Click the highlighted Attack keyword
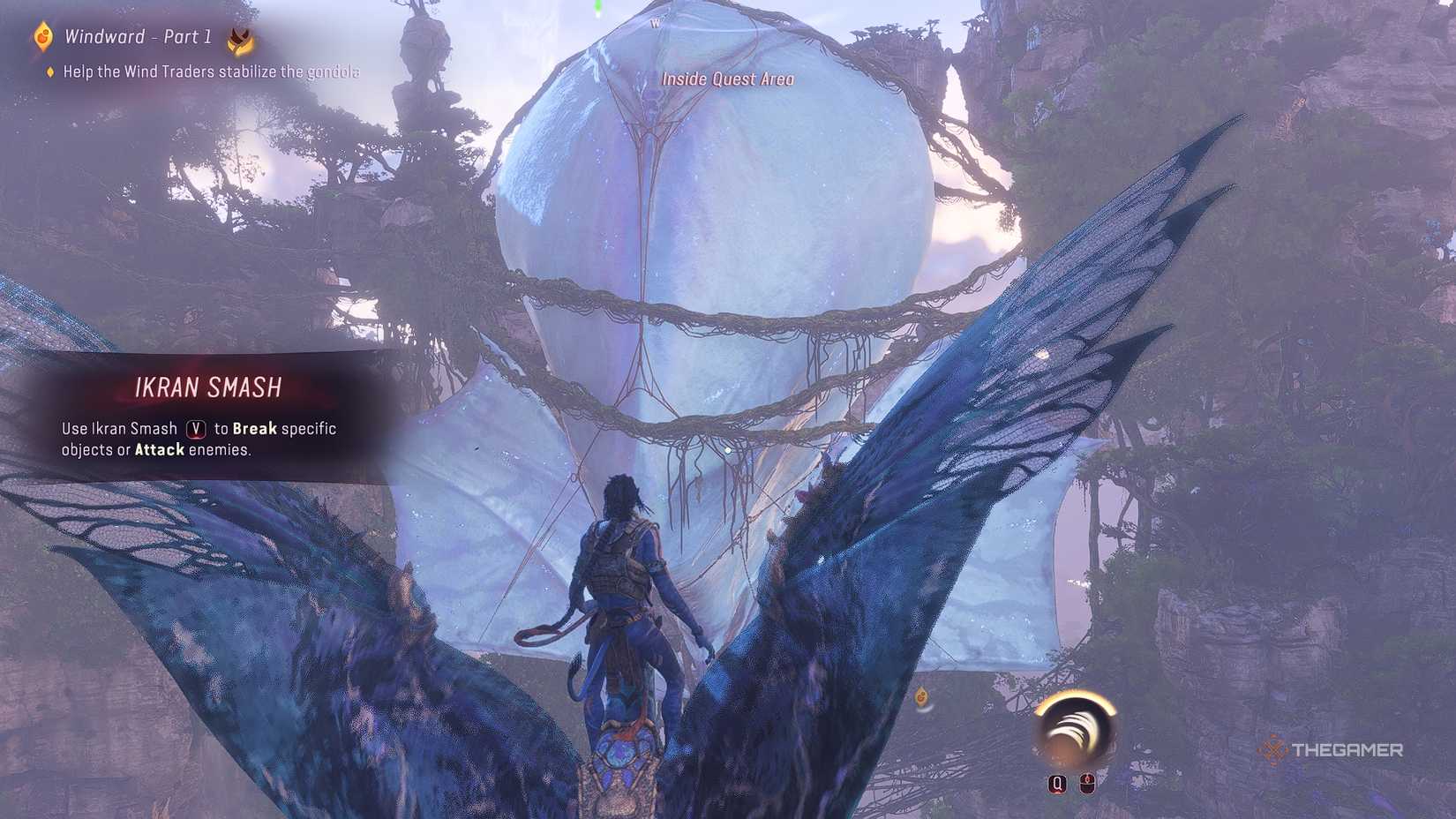This screenshot has height=819, width=1456. pos(159,449)
